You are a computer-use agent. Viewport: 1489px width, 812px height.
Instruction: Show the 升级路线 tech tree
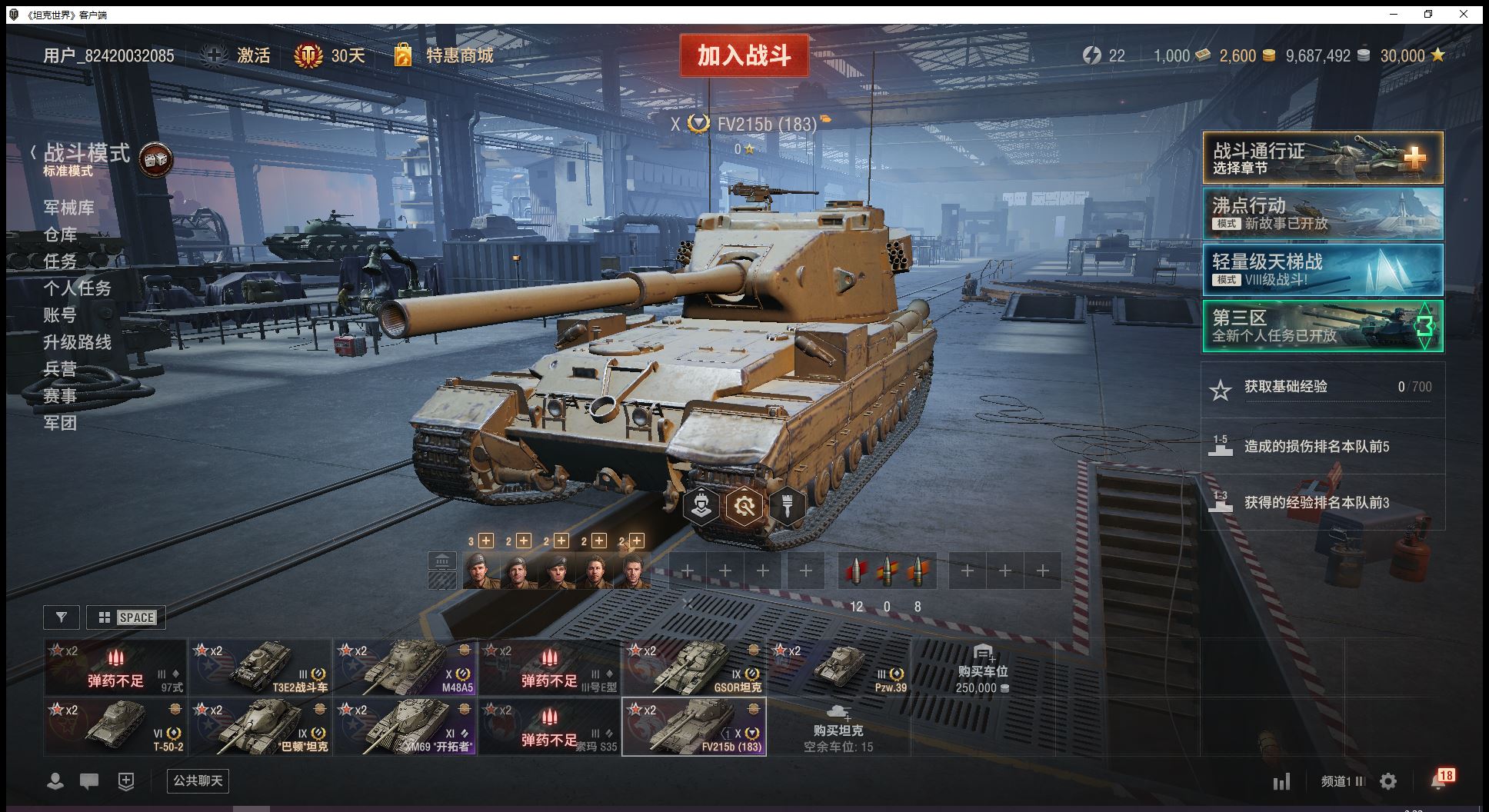(x=77, y=342)
